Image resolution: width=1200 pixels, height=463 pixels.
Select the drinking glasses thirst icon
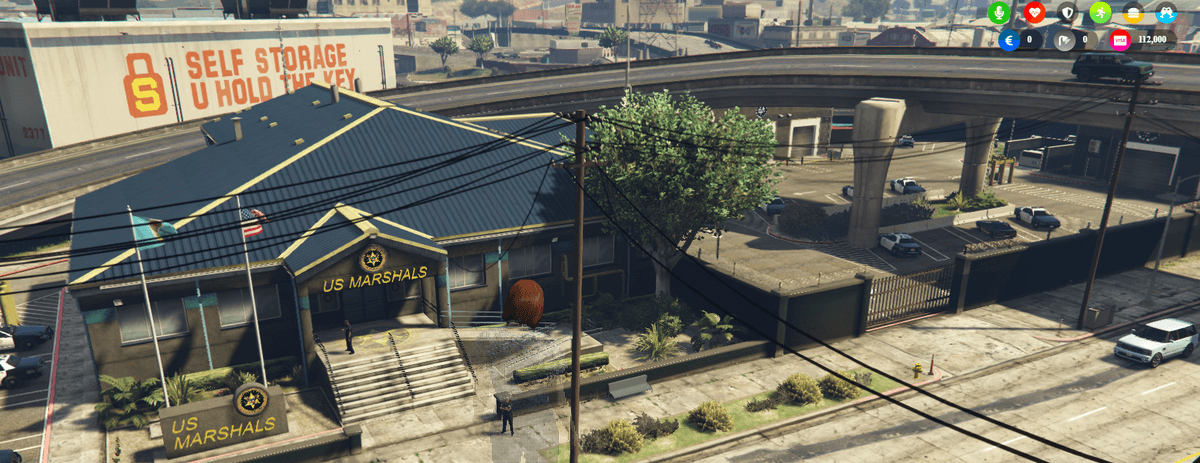[1166, 13]
